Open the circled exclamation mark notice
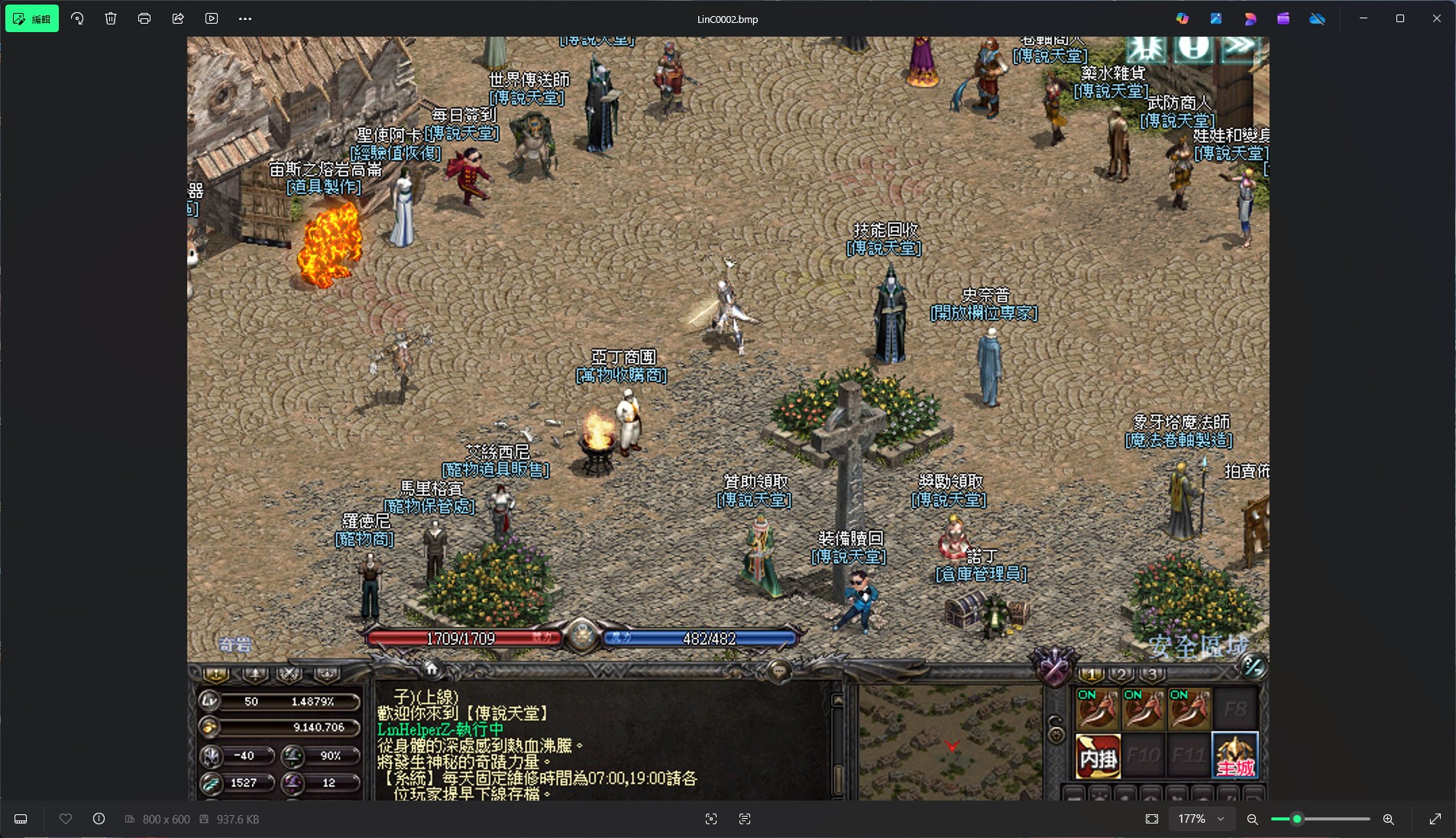 tap(1192, 48)
